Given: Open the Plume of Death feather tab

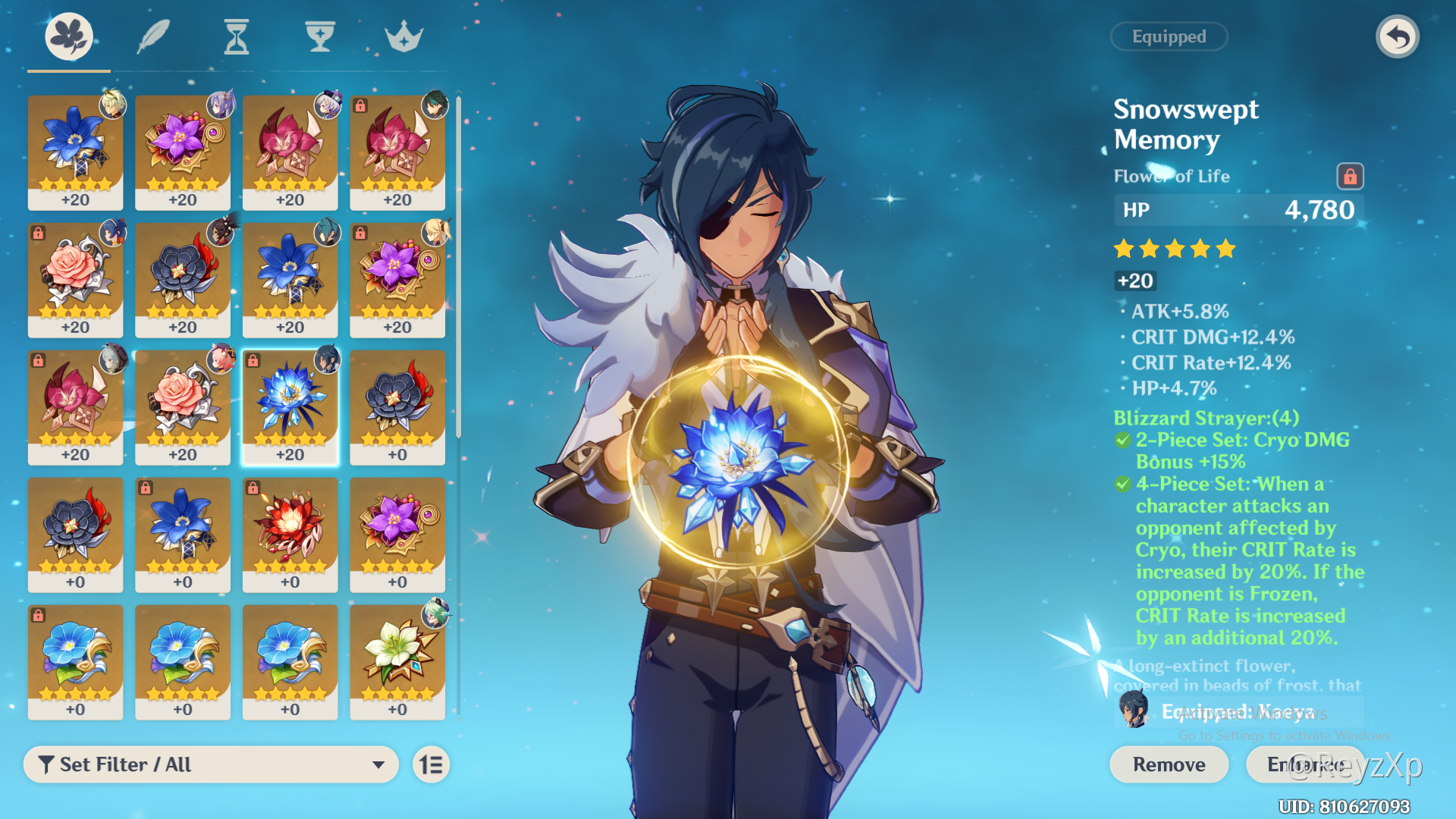Looking at the screenshot, I should pyautogui.click(x=152, y=36).
